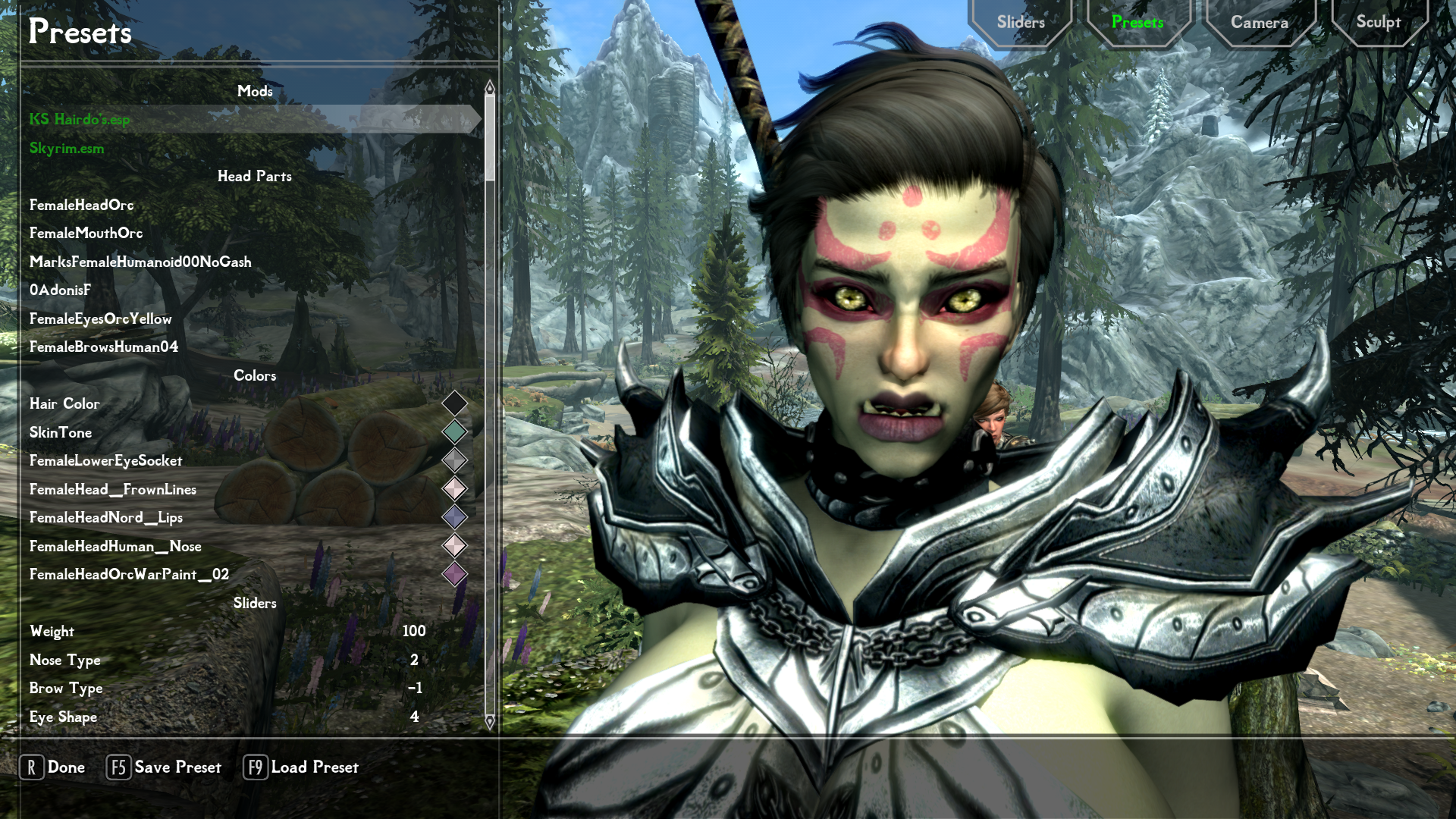Click Save Preset
This screenshot has height=819, width=1456.
pyautogui.click(x=164, y=767)
